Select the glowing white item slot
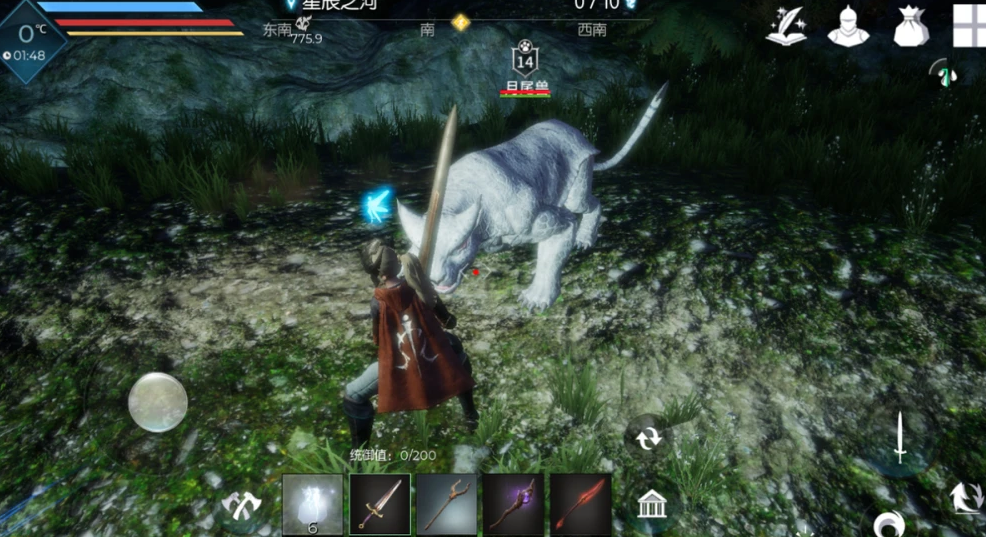 tap(312, 504)
